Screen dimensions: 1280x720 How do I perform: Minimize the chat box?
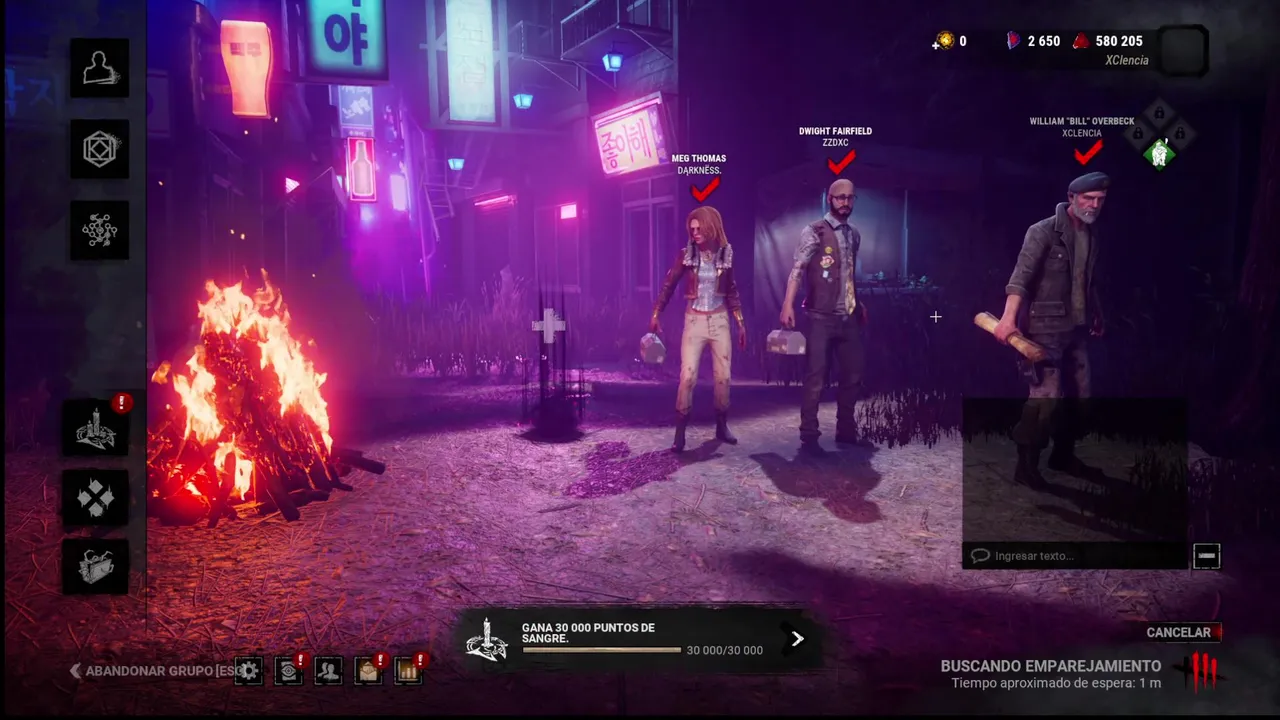1207,556
